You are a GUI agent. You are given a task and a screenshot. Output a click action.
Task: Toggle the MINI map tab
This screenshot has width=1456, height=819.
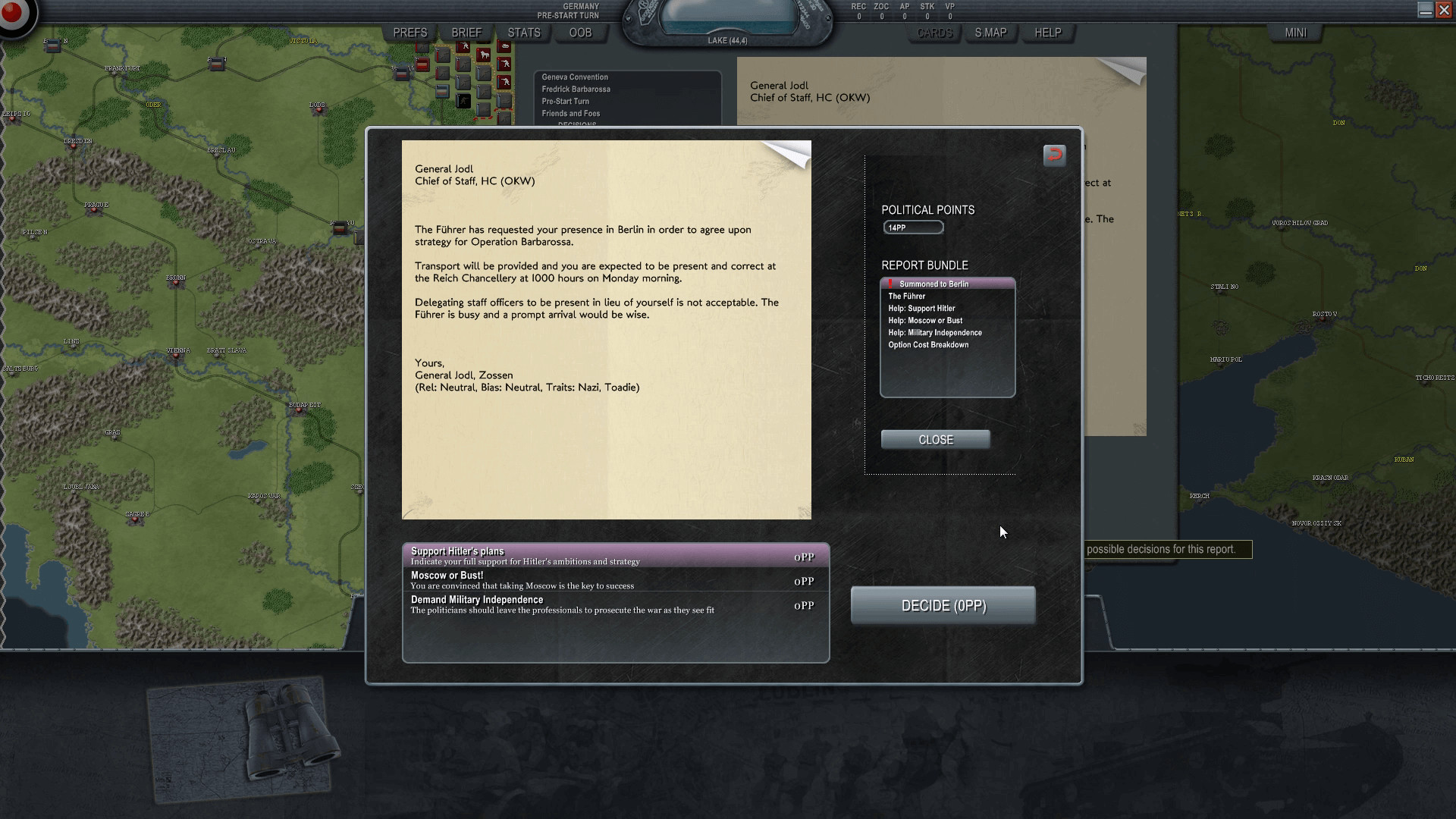point(1295,33)
